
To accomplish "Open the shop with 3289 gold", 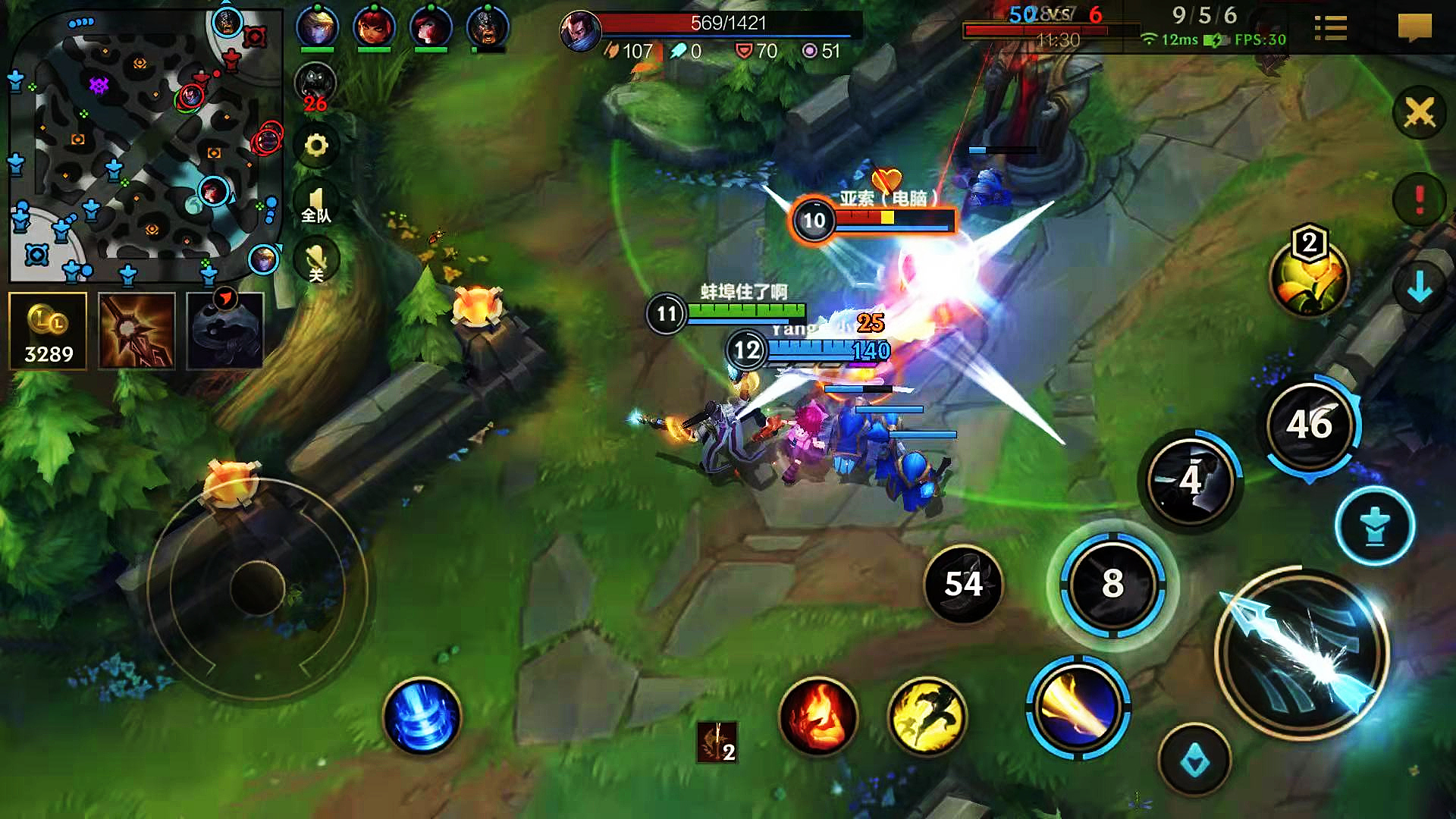I will 49,331.
